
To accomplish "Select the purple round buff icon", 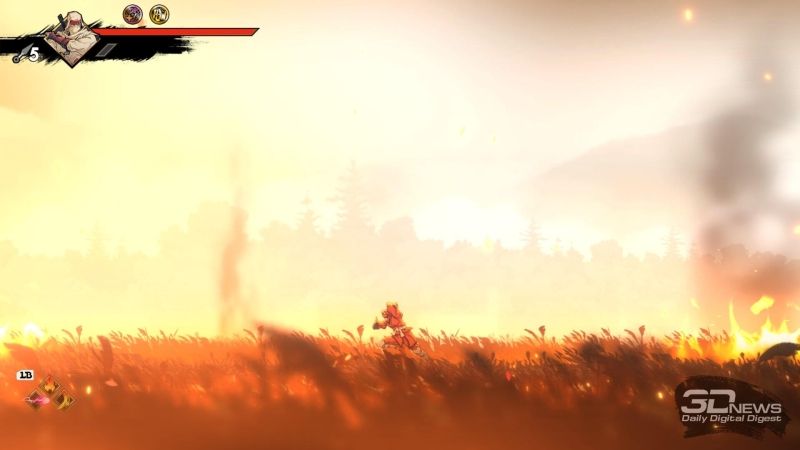I will click(132, 14).
